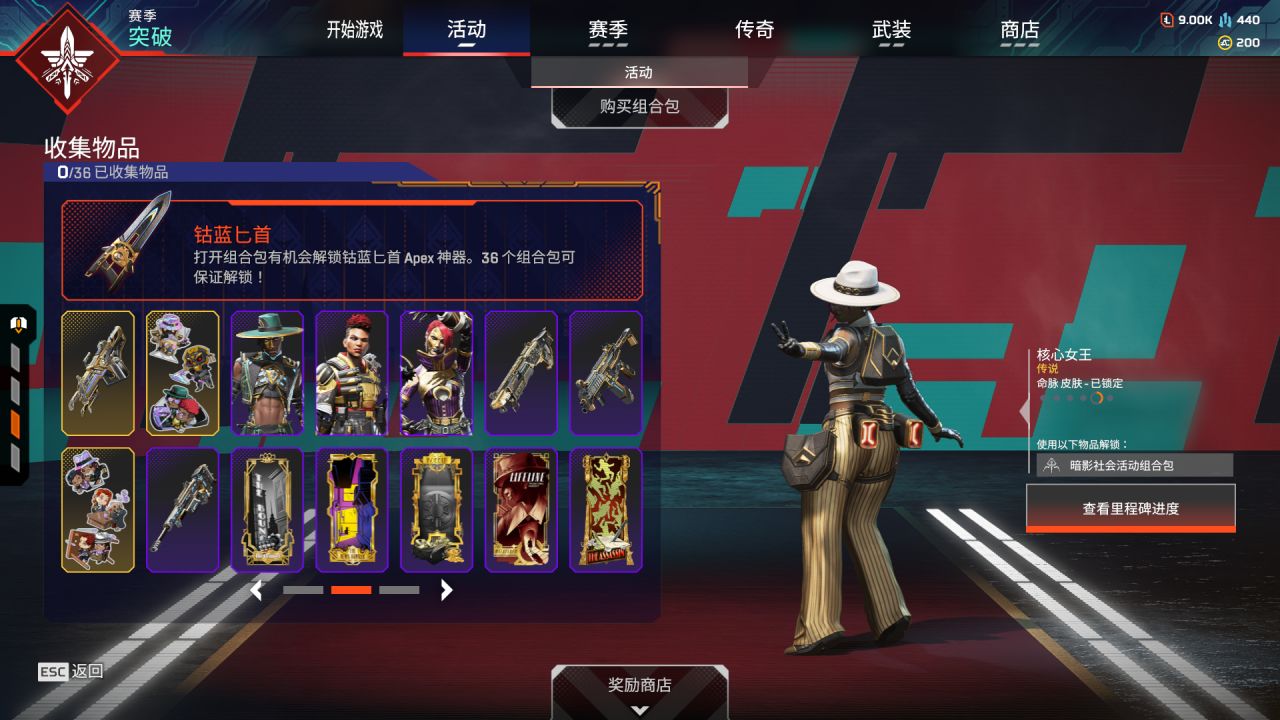Go to the 武装 tab
Viewport: 1280px width, 720px height.
pos(891,30)
